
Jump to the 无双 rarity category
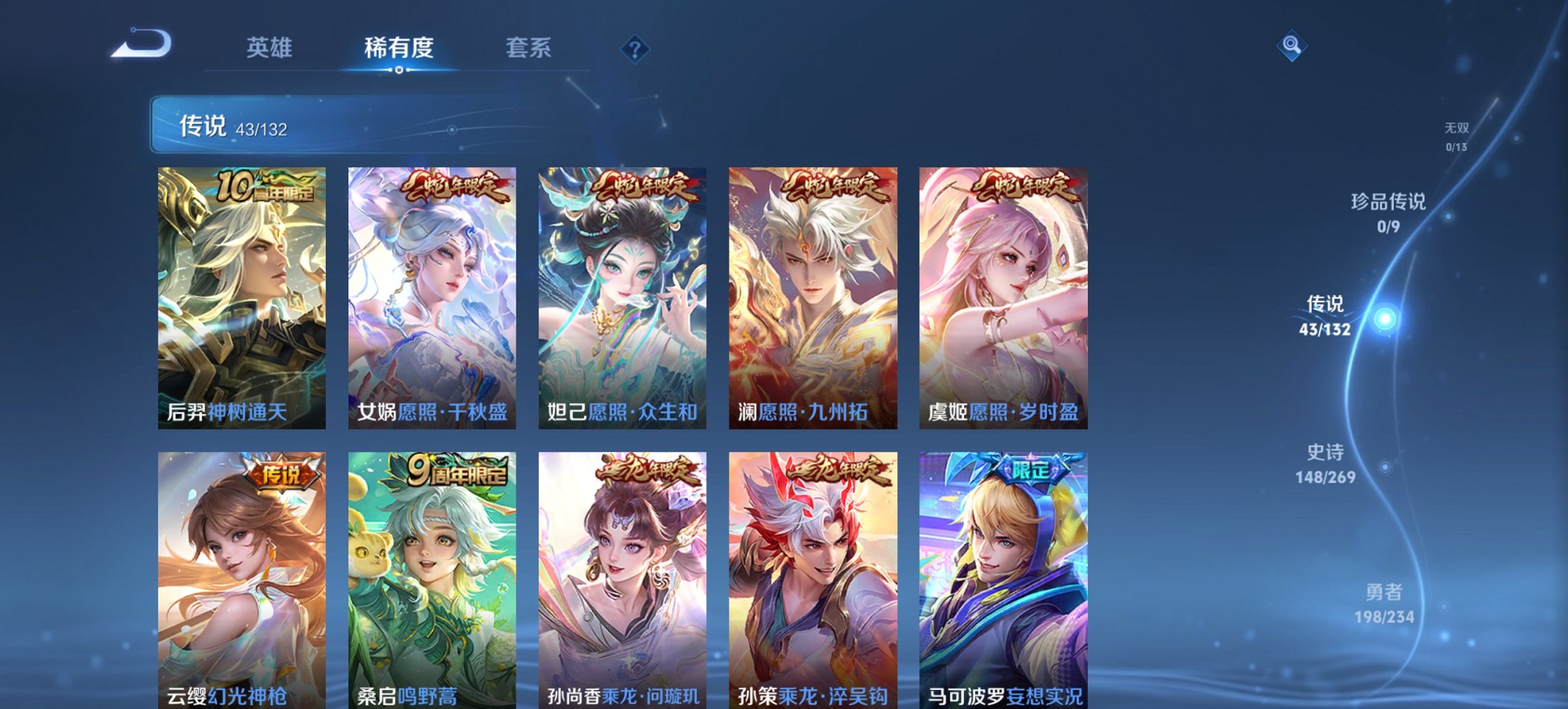pyautogui.click(x=1456, y=133)
